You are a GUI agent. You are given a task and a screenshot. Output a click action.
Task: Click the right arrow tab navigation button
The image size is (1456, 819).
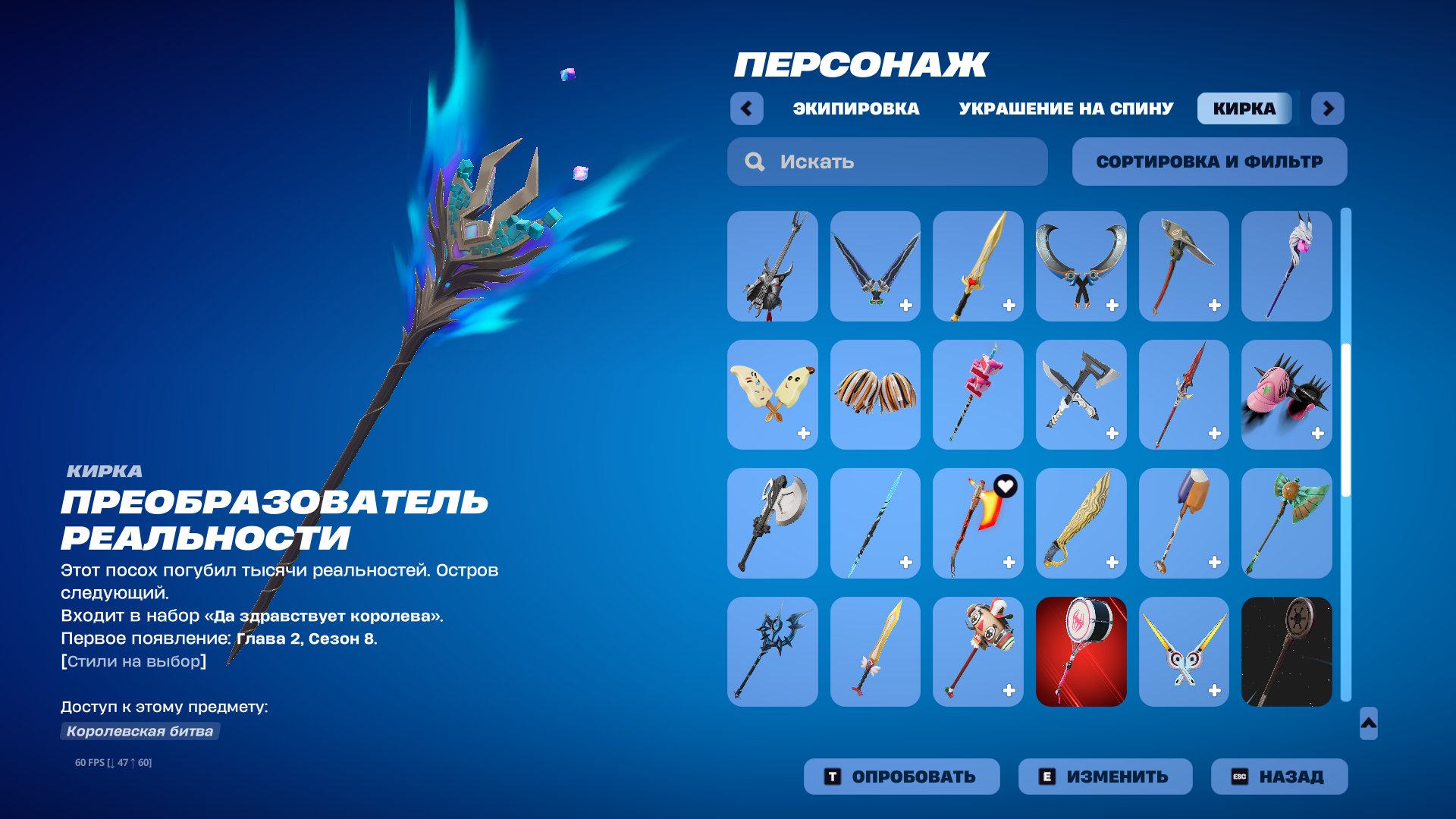1328,108
